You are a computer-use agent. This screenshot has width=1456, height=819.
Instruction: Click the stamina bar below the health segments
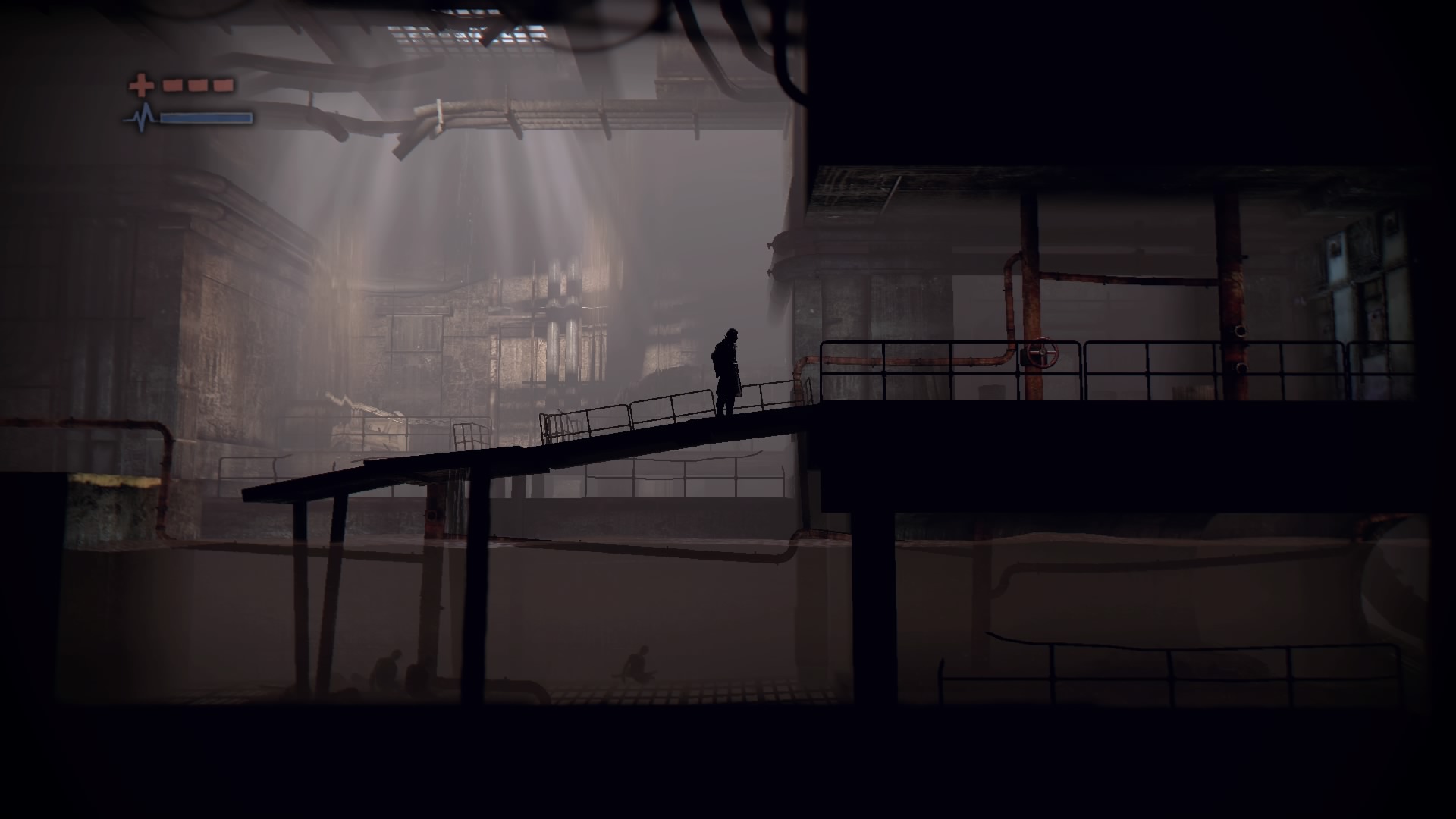click(206, 119)
